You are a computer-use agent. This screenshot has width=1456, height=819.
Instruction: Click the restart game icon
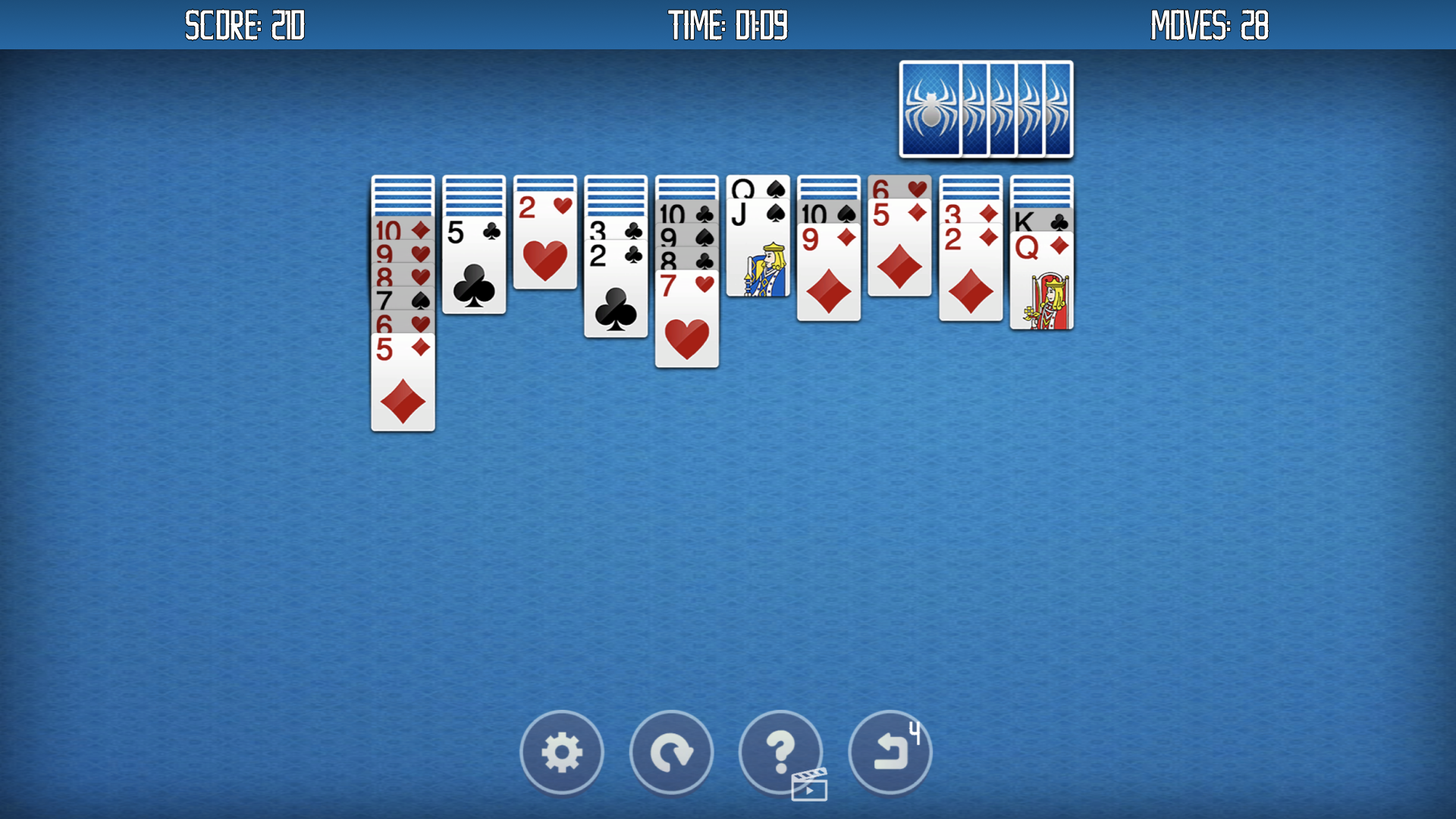671,752
